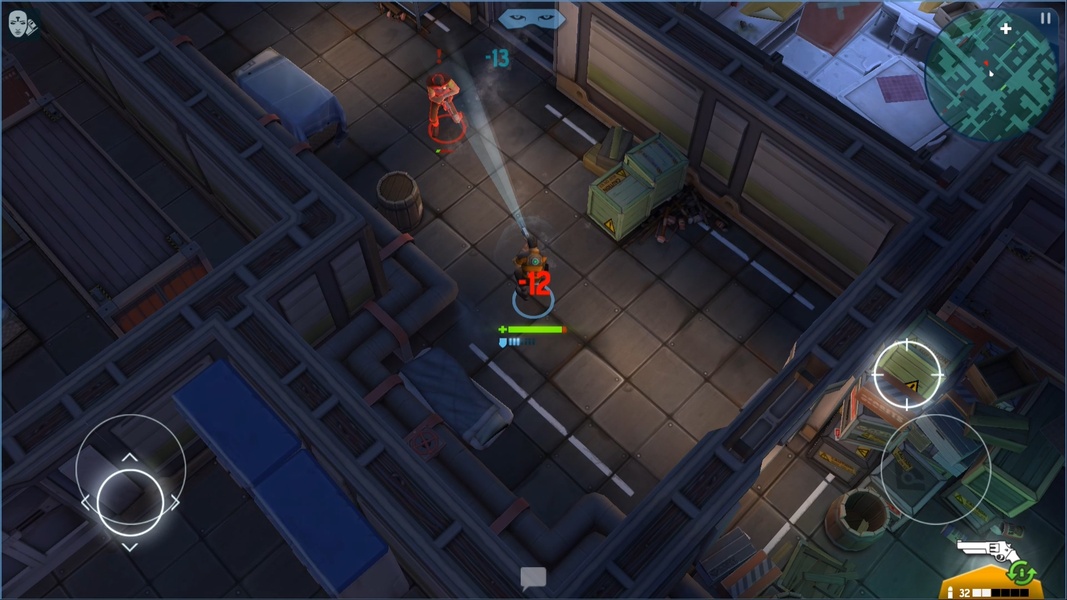Pause the game
Screen dimensions: 1067x600
pyautogui.click(x=1046, y=18)
